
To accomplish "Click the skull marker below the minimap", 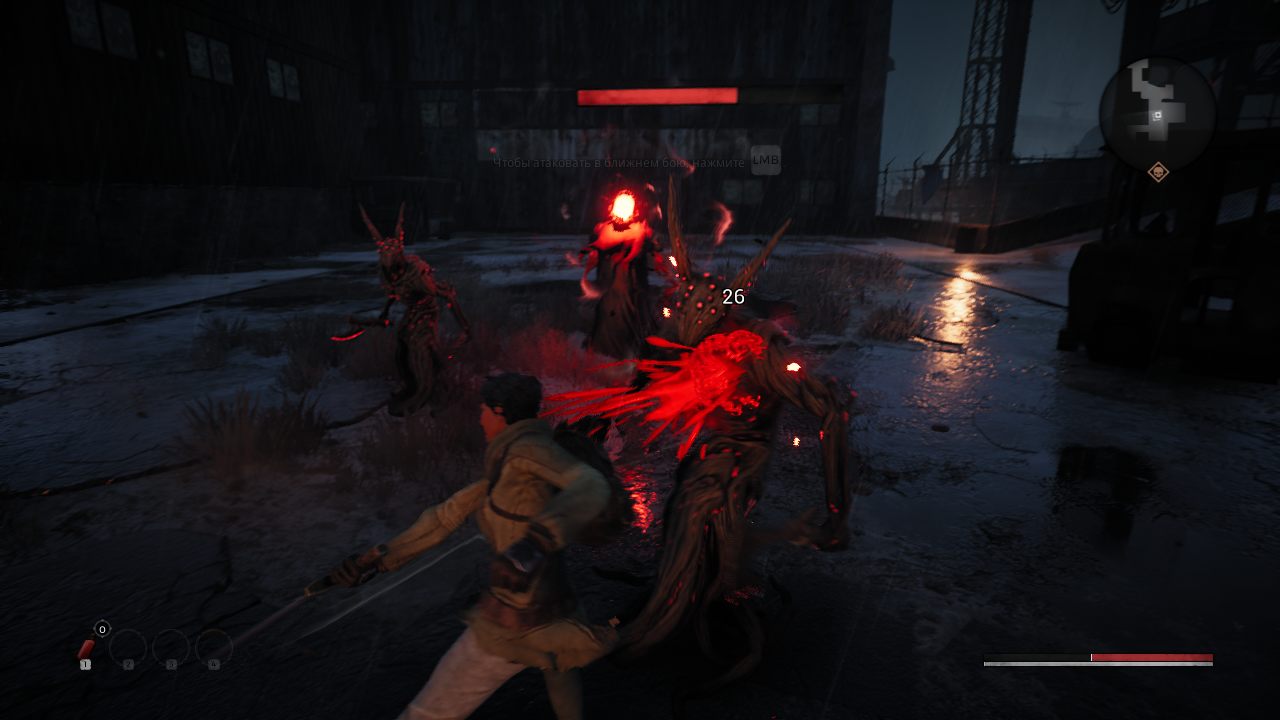I will pos(1158,172).
